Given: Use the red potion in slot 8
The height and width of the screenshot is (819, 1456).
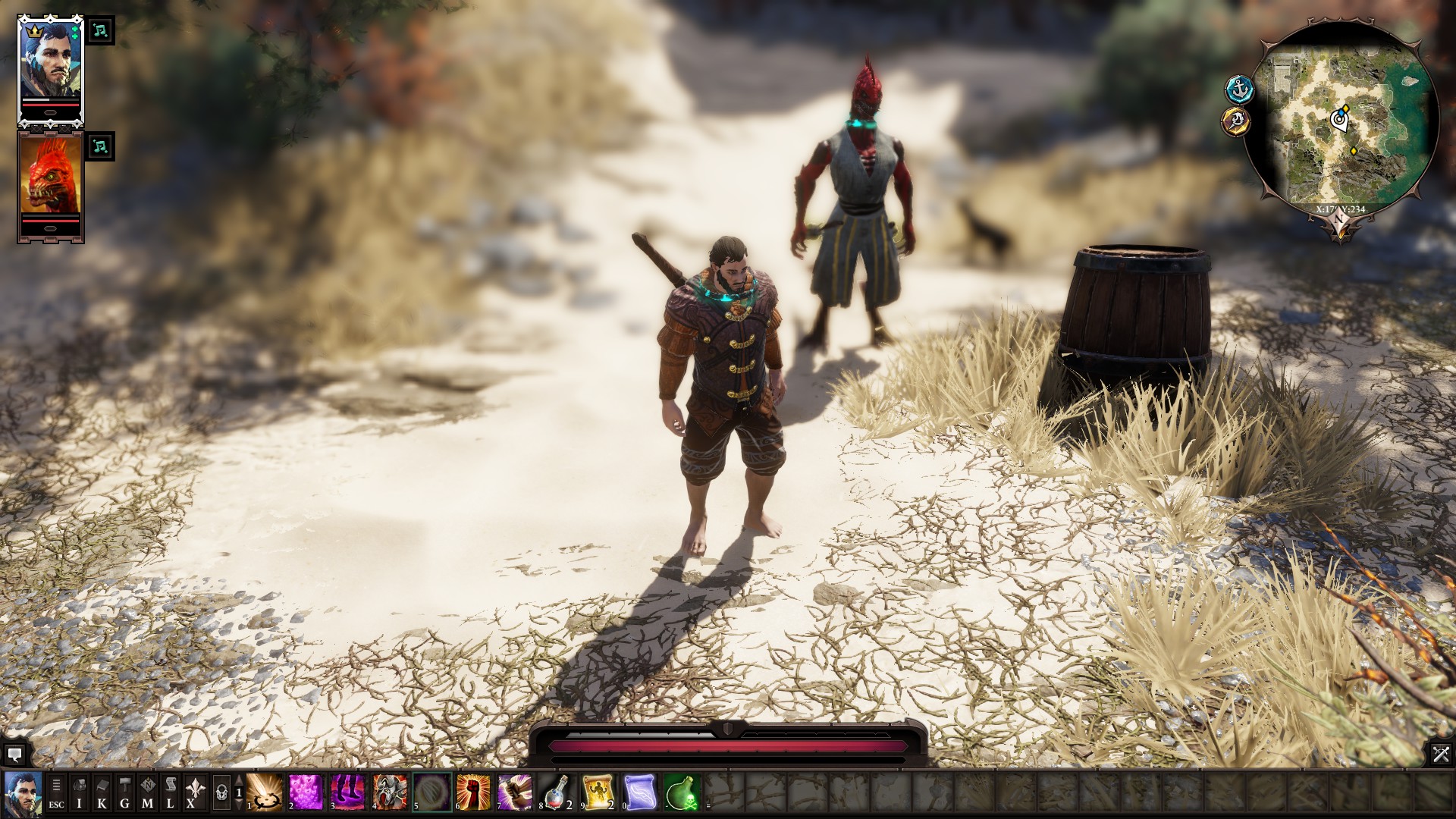Looking at the screenshot, I should coord(557,792).
